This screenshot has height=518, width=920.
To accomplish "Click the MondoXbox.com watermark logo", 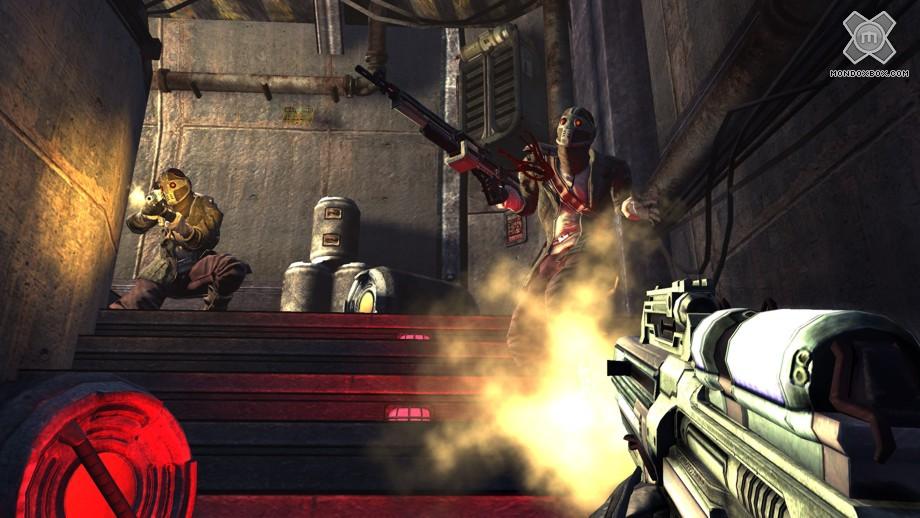I will click(869, 42).
